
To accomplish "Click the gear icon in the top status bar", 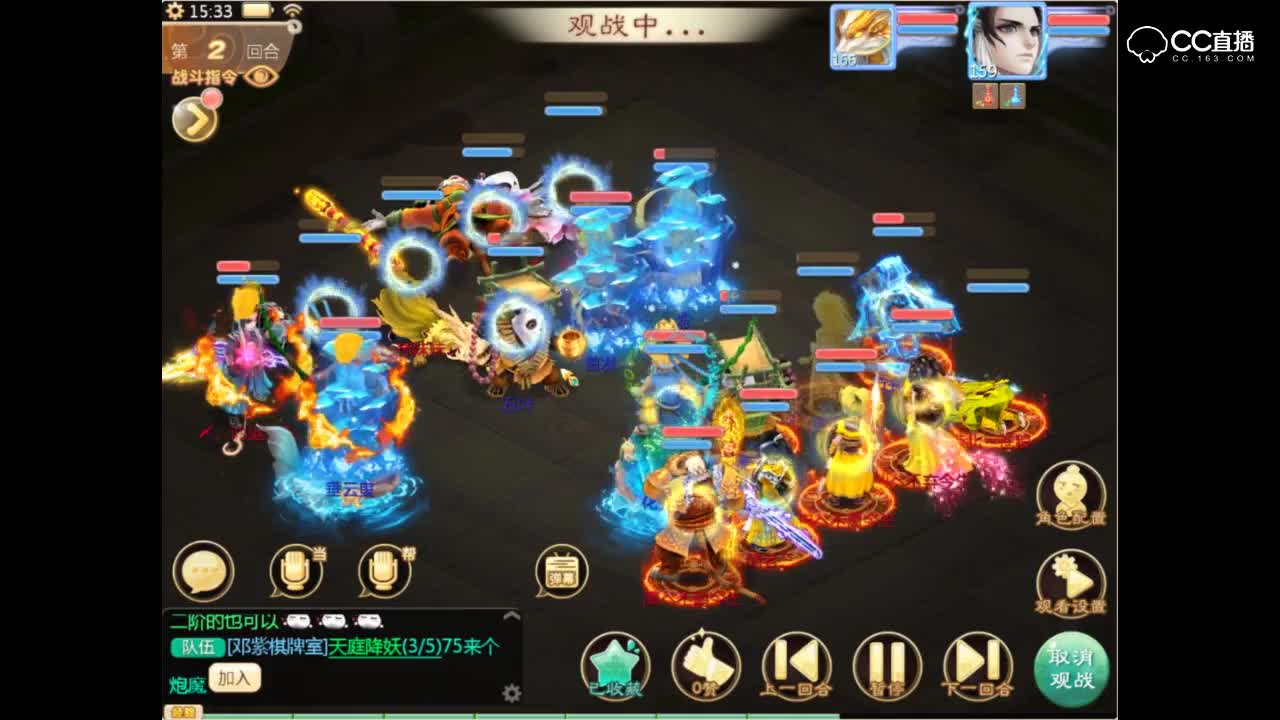I will tap(175, 10).
